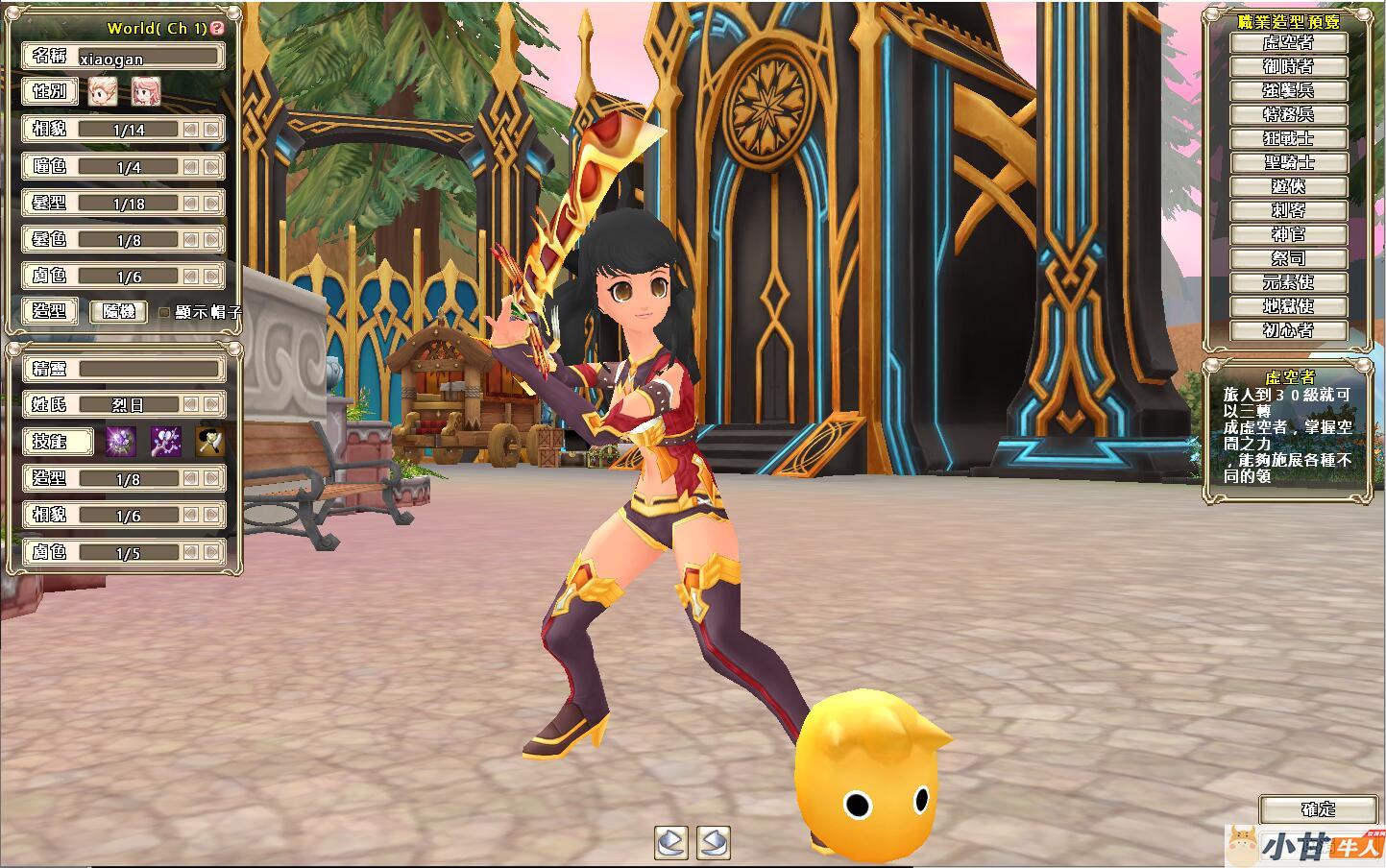Switch 瞳色 eye color to previous option
This screenshot has height=868, width=1386.
click(190, 167)
